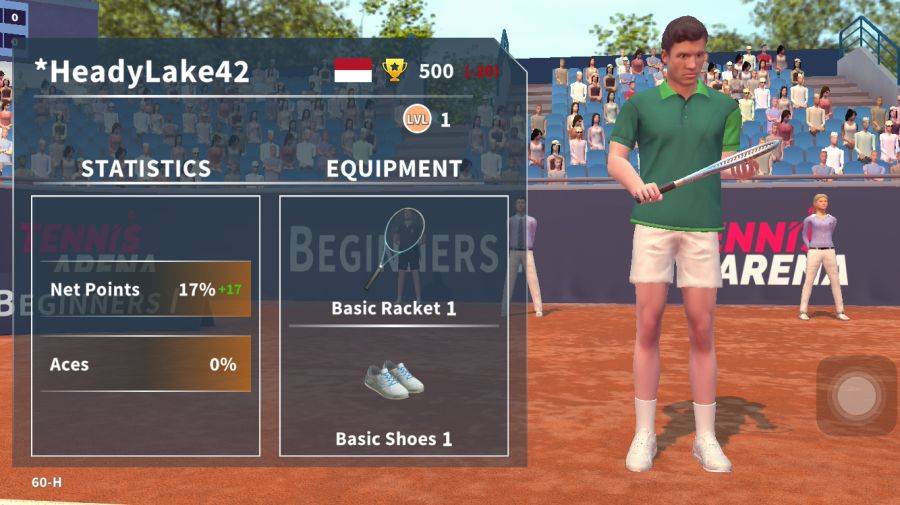
Task: Click the gold trophy icon
Action: coord(395,70)
